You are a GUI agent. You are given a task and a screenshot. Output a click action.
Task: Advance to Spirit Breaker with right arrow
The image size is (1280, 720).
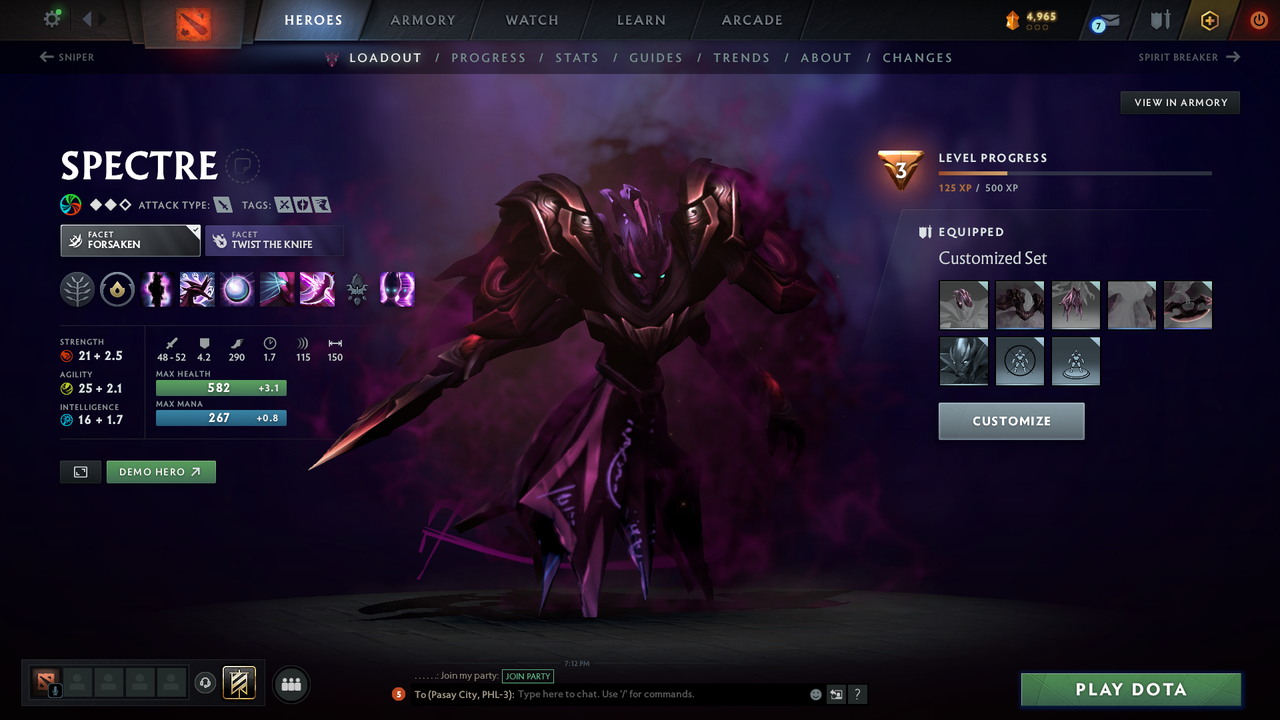point(1236,57)
